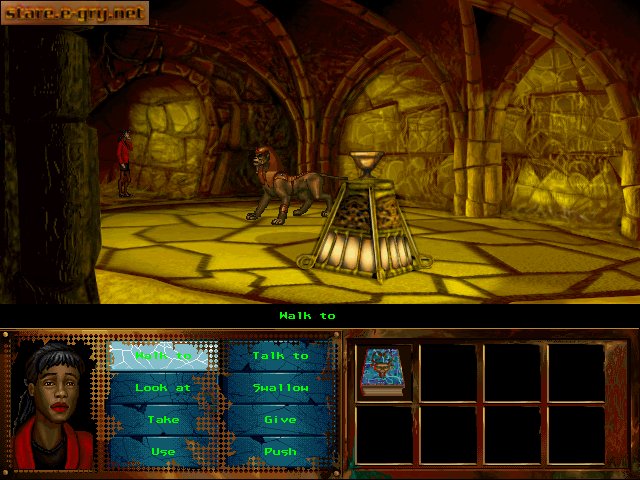Activate the Look at verb
640x480 pixels.
tap(163, 388)
